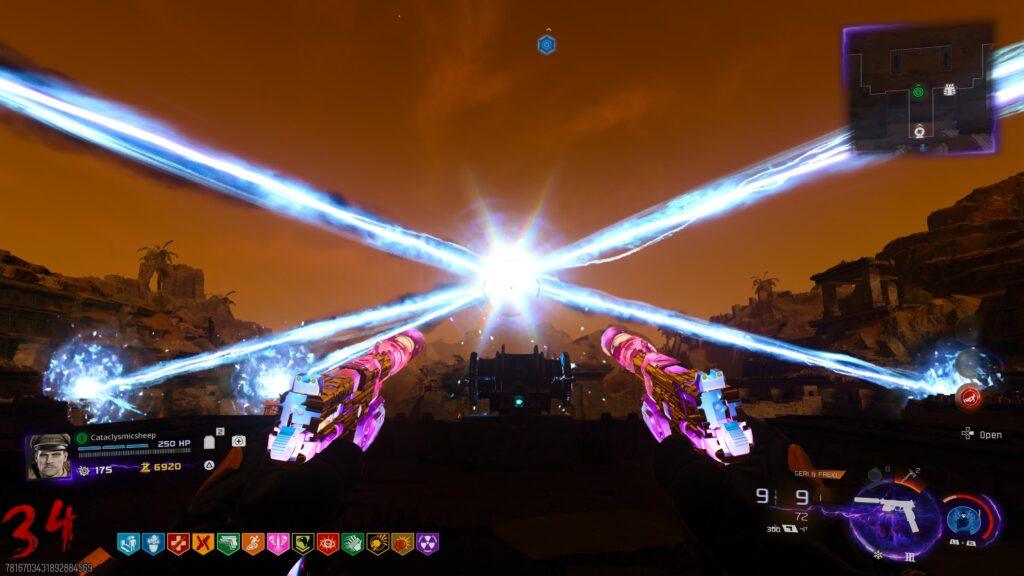1024x576 pixels.
Task: Activate the blue special ability icon
Action: click(963, 519)
